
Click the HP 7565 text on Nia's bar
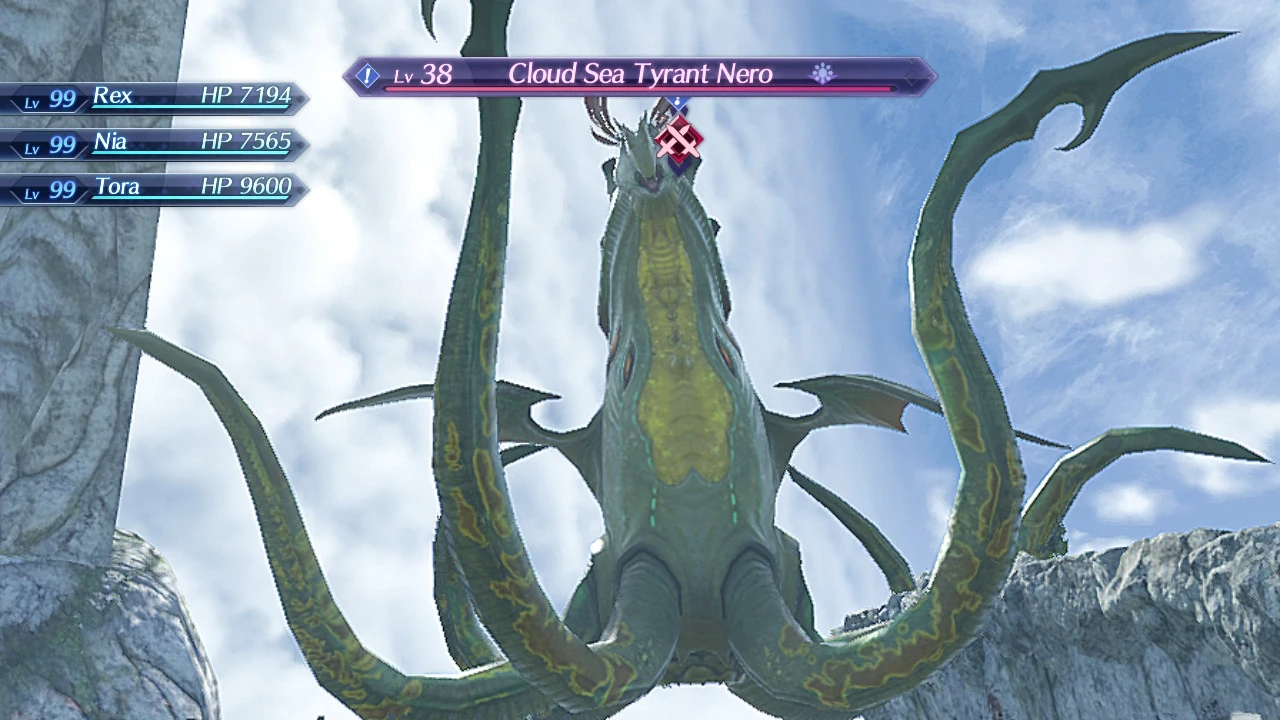coord(247,141)
